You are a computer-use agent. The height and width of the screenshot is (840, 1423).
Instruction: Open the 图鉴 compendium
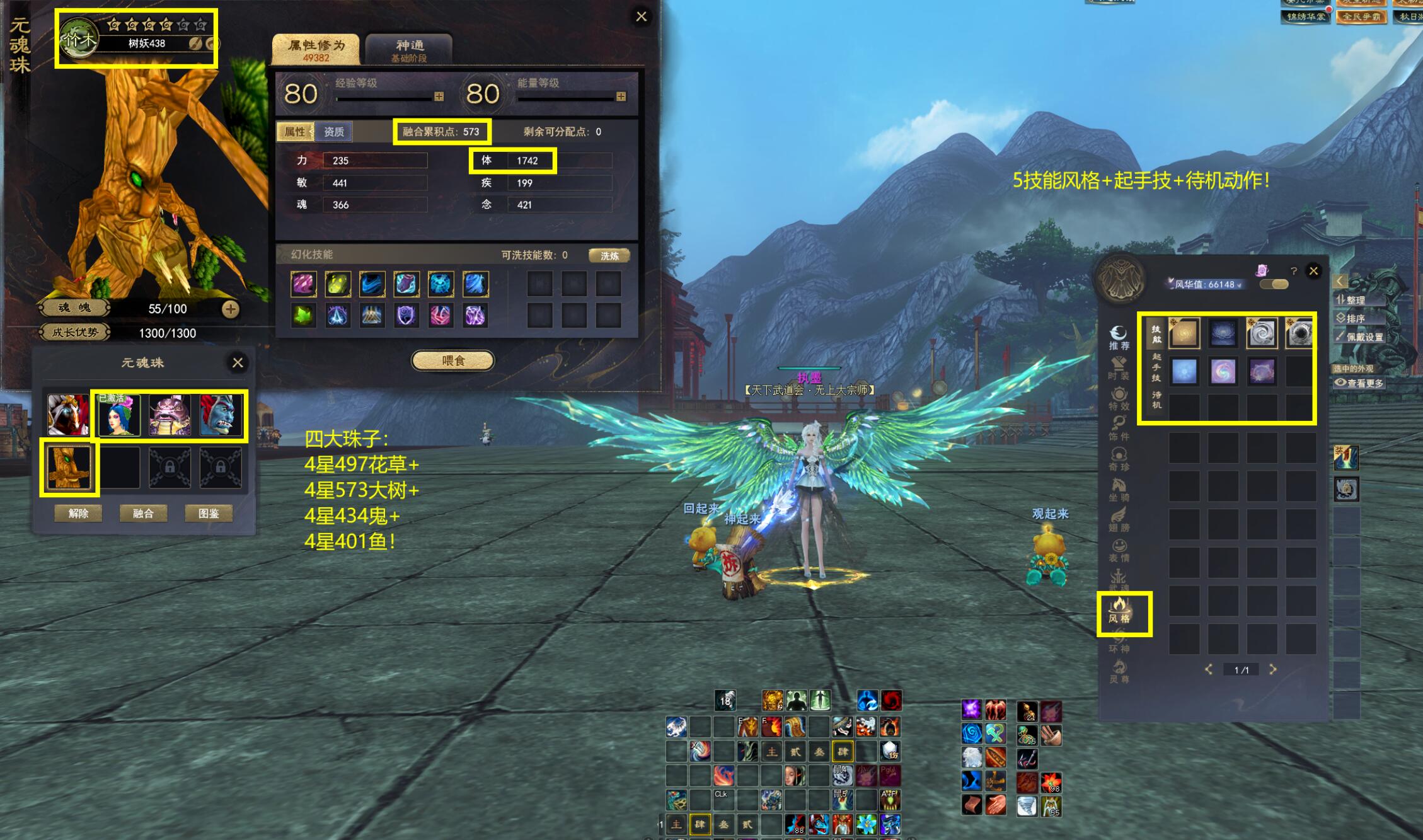tap(209, 513)
